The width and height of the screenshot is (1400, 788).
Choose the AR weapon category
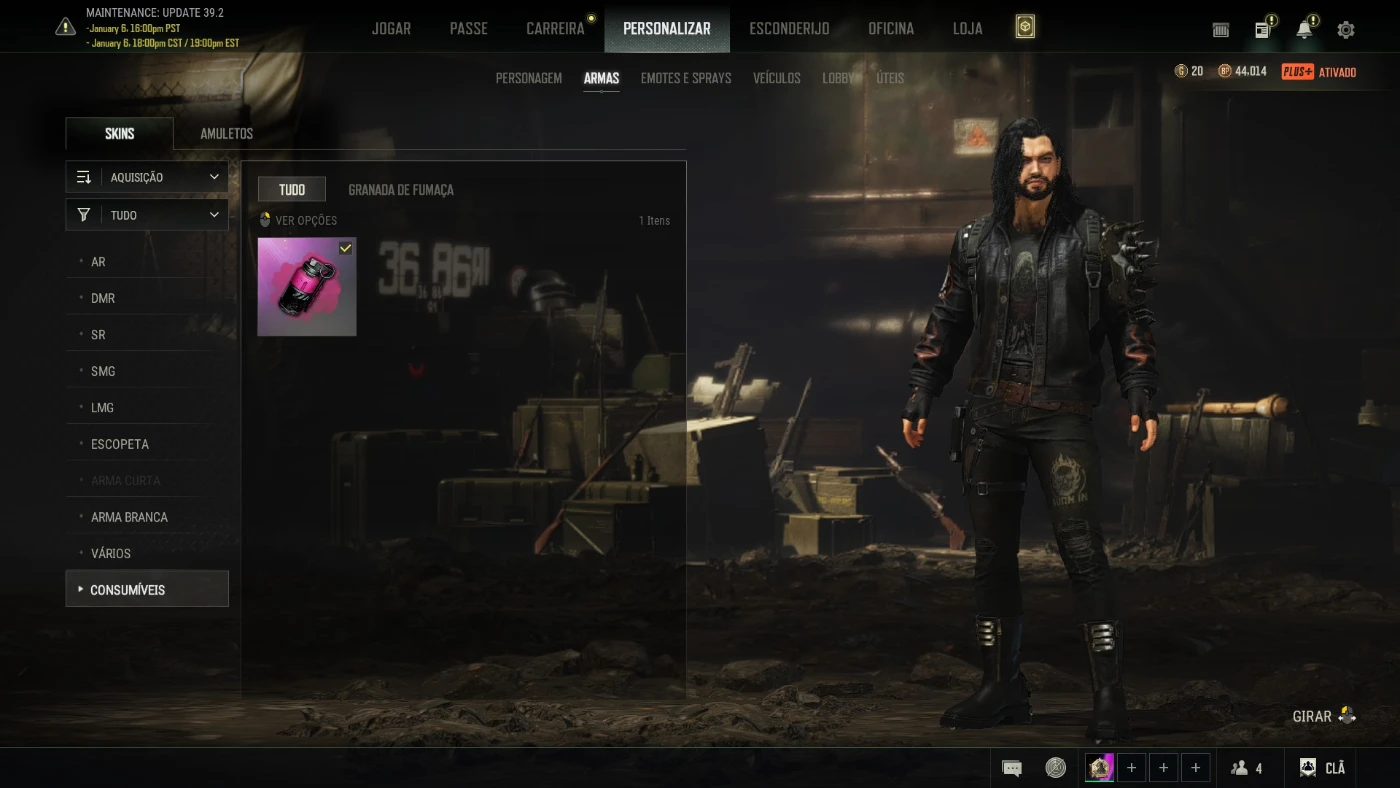click(x=98, y=262)
